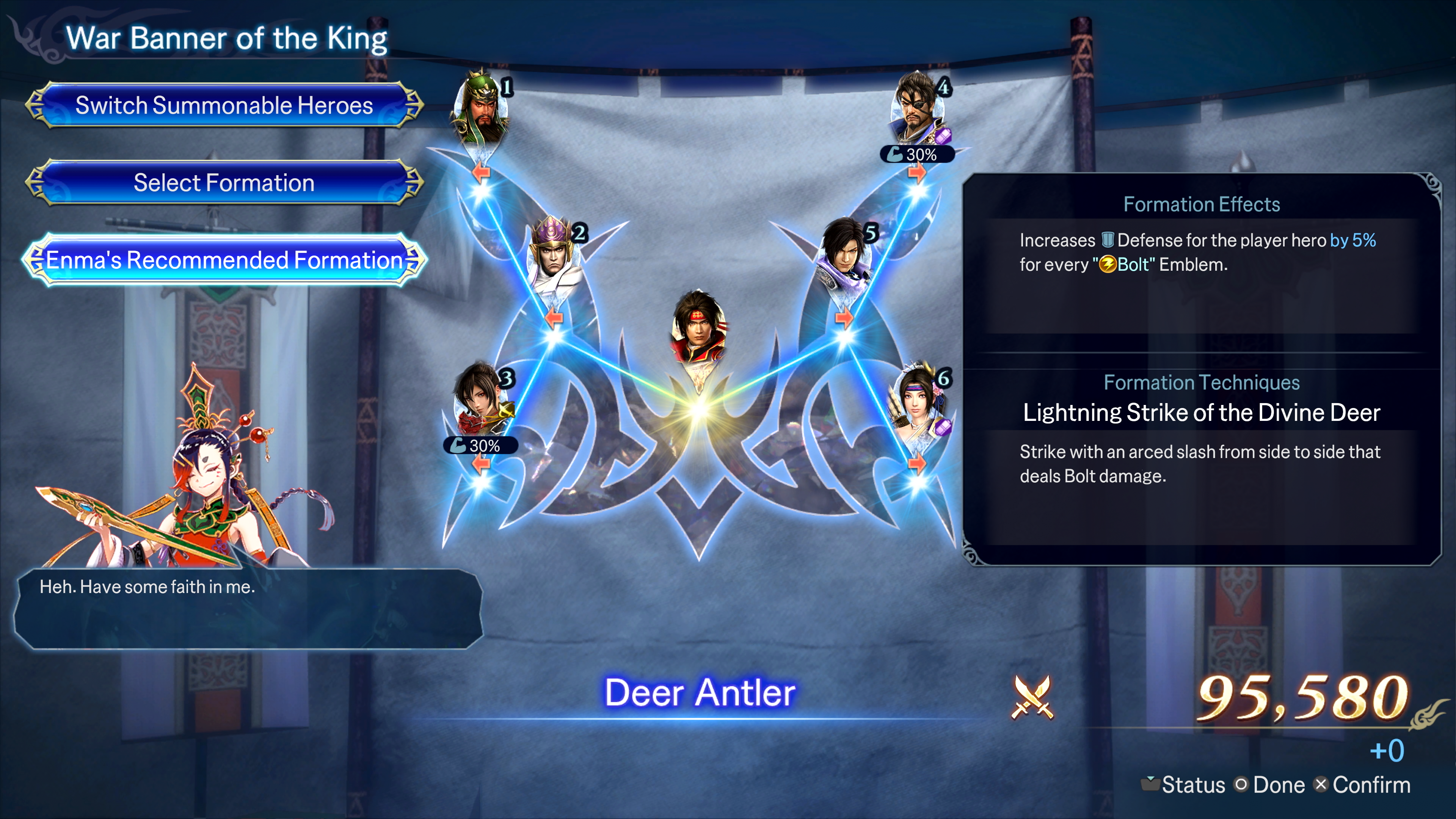Choose the Select Formation option
The width and height of the screenshot is (1456, 819).
tap(224, 183)
